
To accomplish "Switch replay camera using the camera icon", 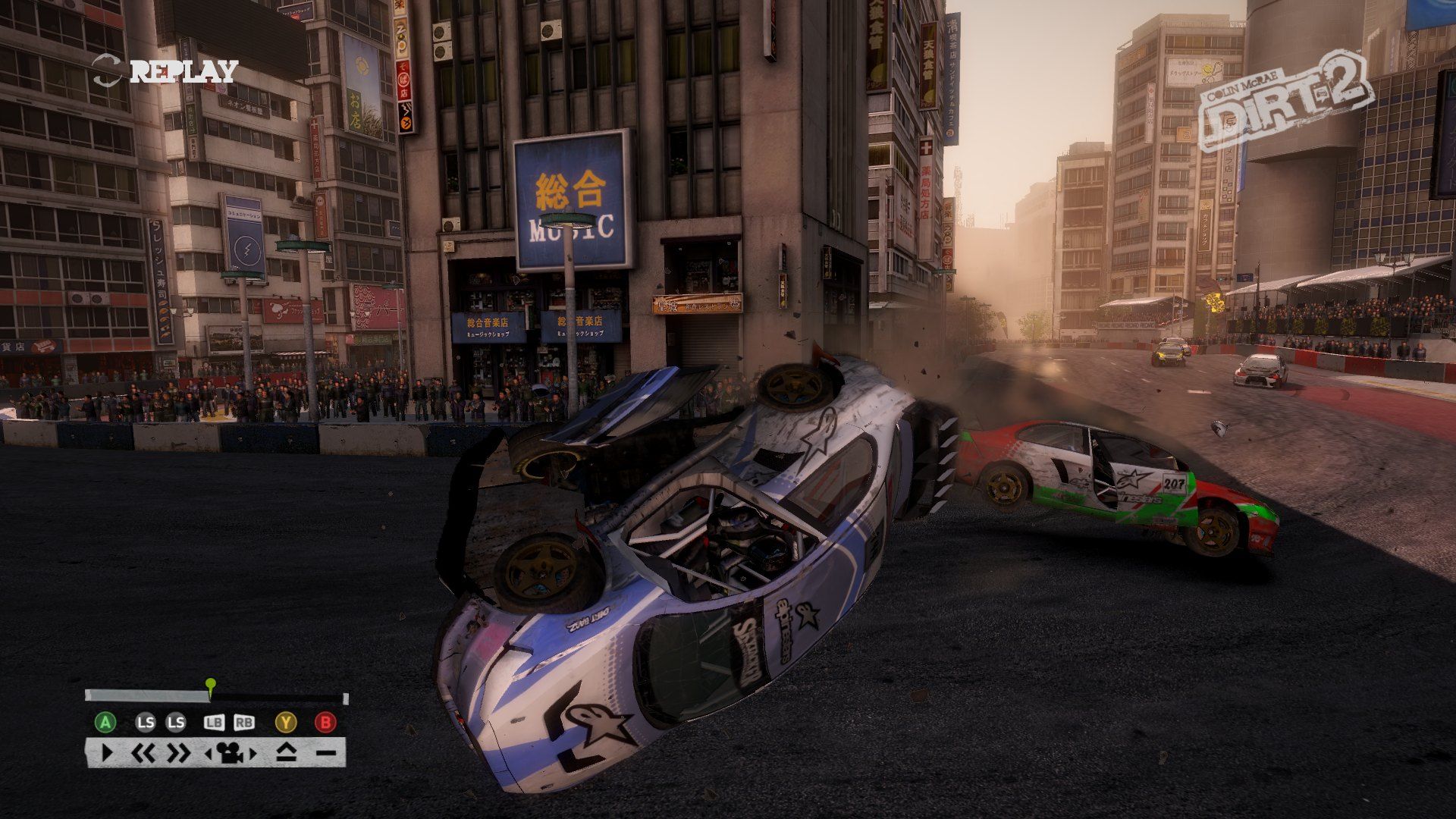I will pyautogui.click(x=231, y=753).
